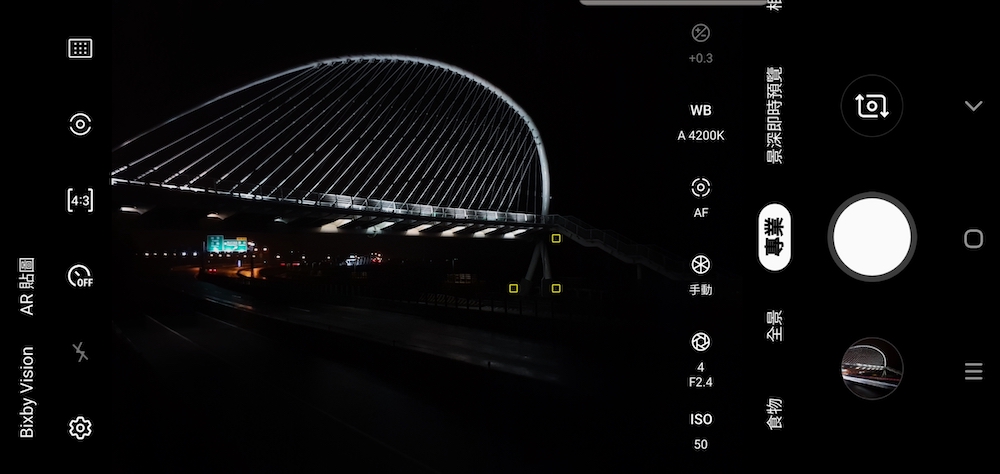
Task: Open the 手動 color tone control
Action: point(700,275)
